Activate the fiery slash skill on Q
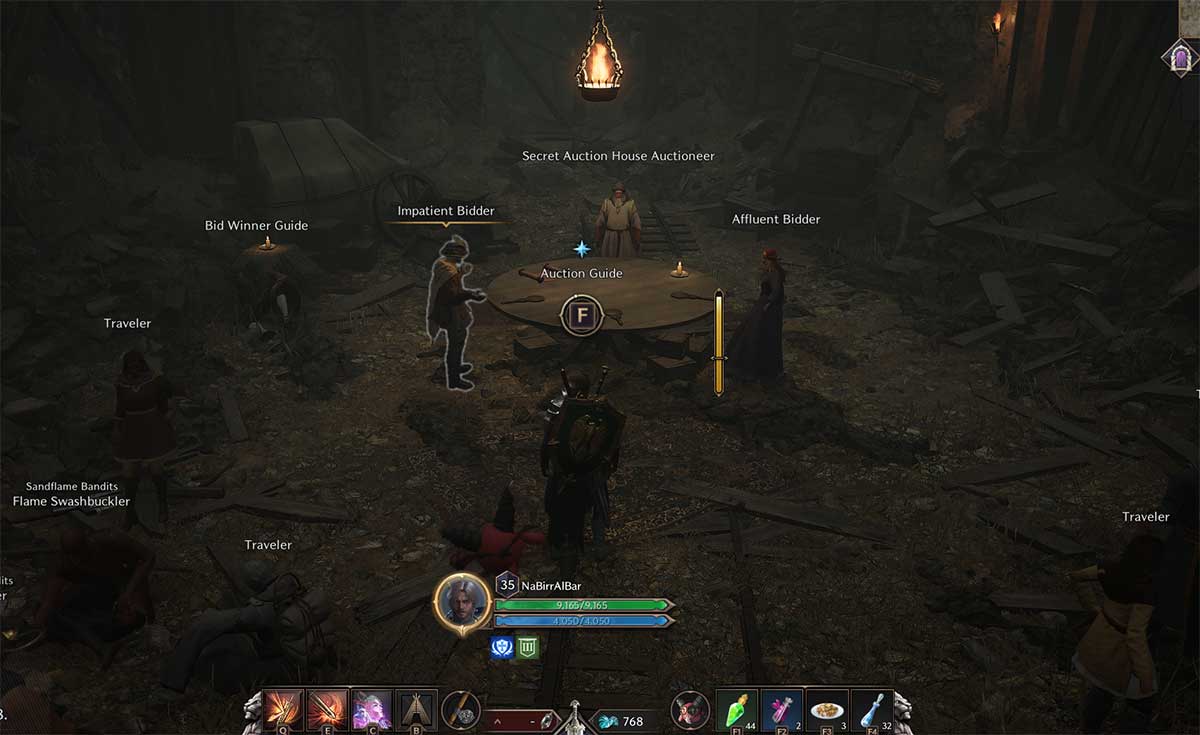Screen dimensions: 1200x735 pyautogui.click(x=283, y=709)
